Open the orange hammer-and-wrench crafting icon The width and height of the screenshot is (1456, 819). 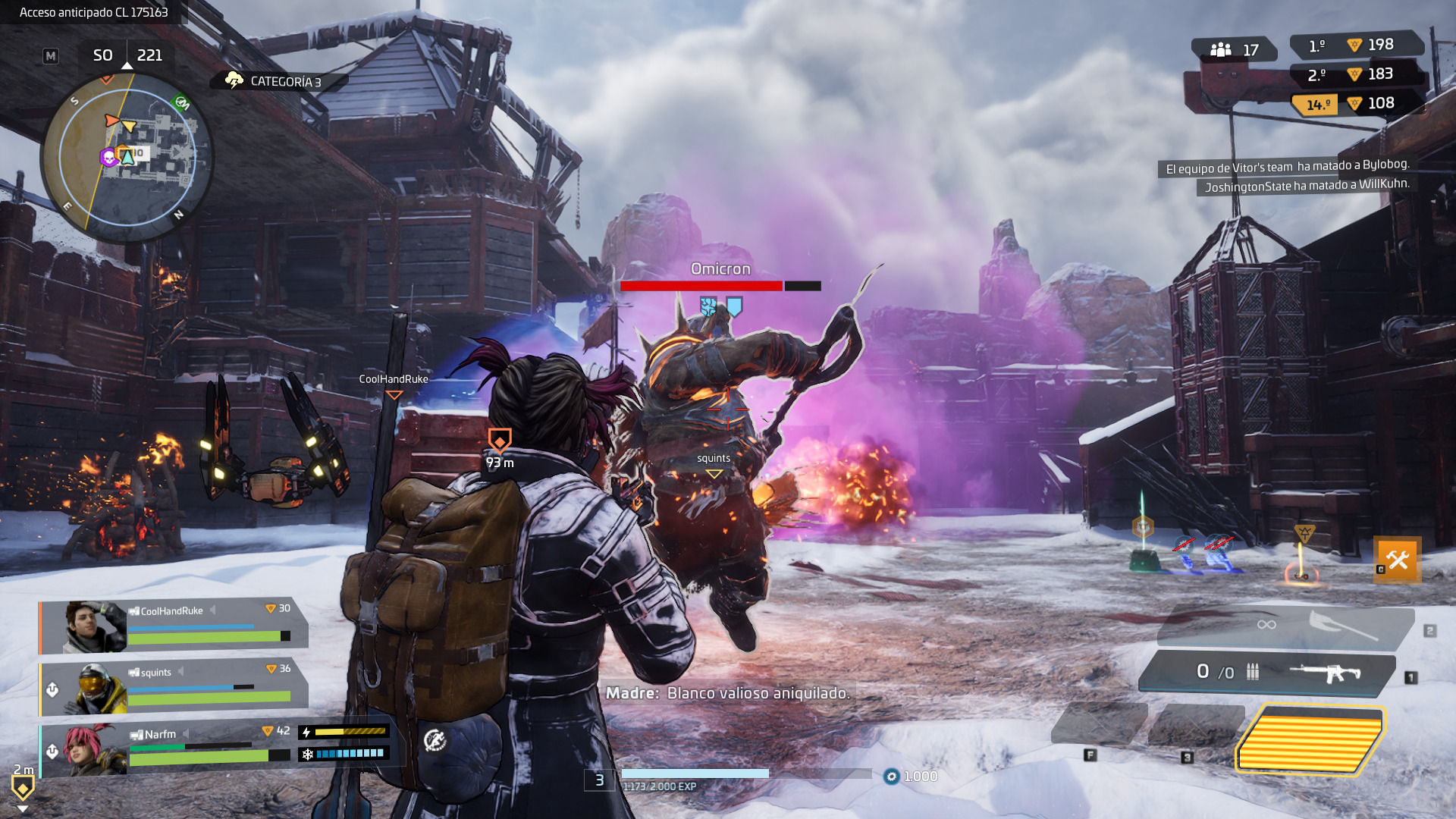(x=1397, y=560)
